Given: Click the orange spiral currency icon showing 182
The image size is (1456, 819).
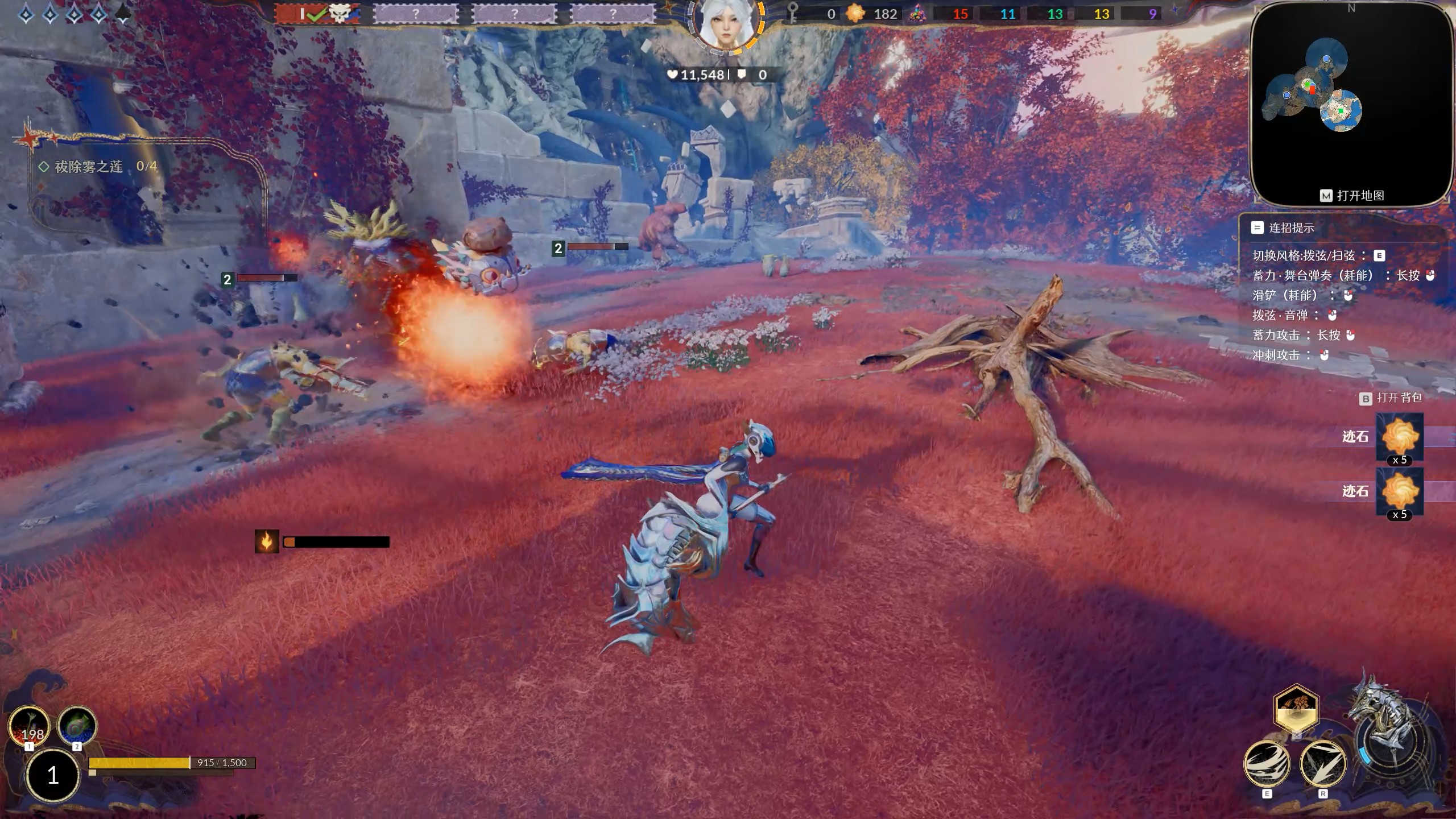Looking at the screenshot, I should [855, 14].
